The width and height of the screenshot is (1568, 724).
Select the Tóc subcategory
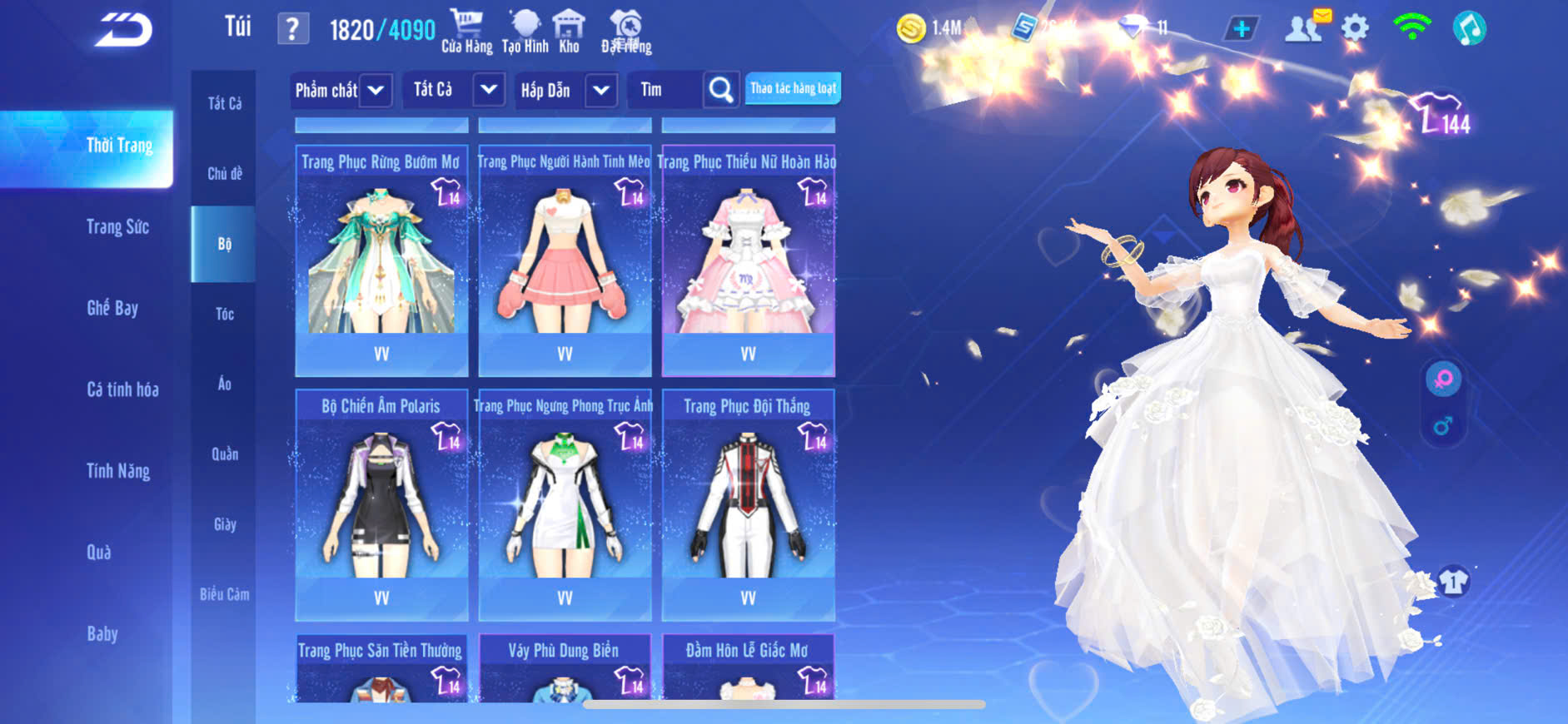click(225, 314)
